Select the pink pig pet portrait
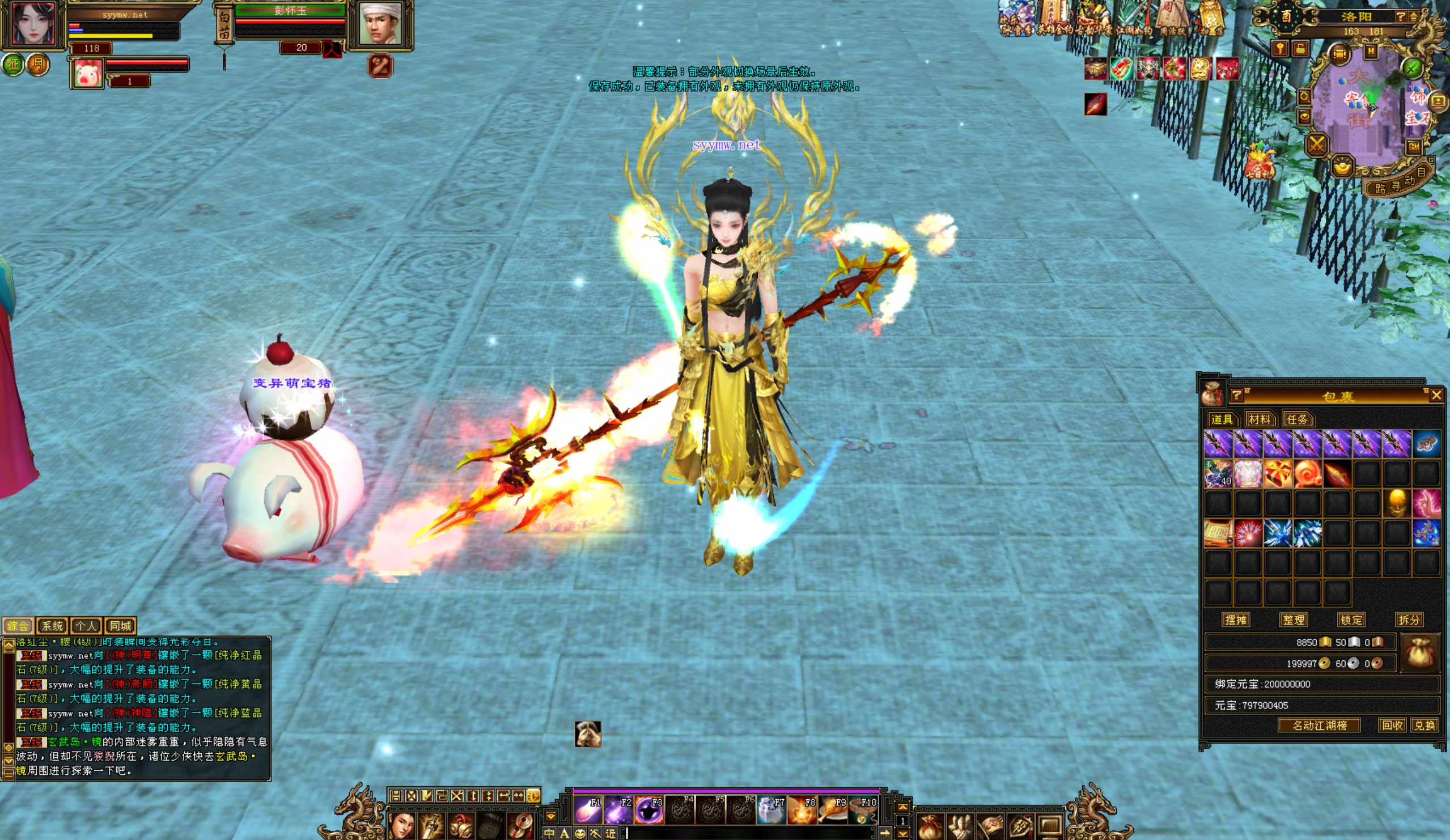Image resolution: width=1450 pixels, height=840 pixels. tap(87, 74)
